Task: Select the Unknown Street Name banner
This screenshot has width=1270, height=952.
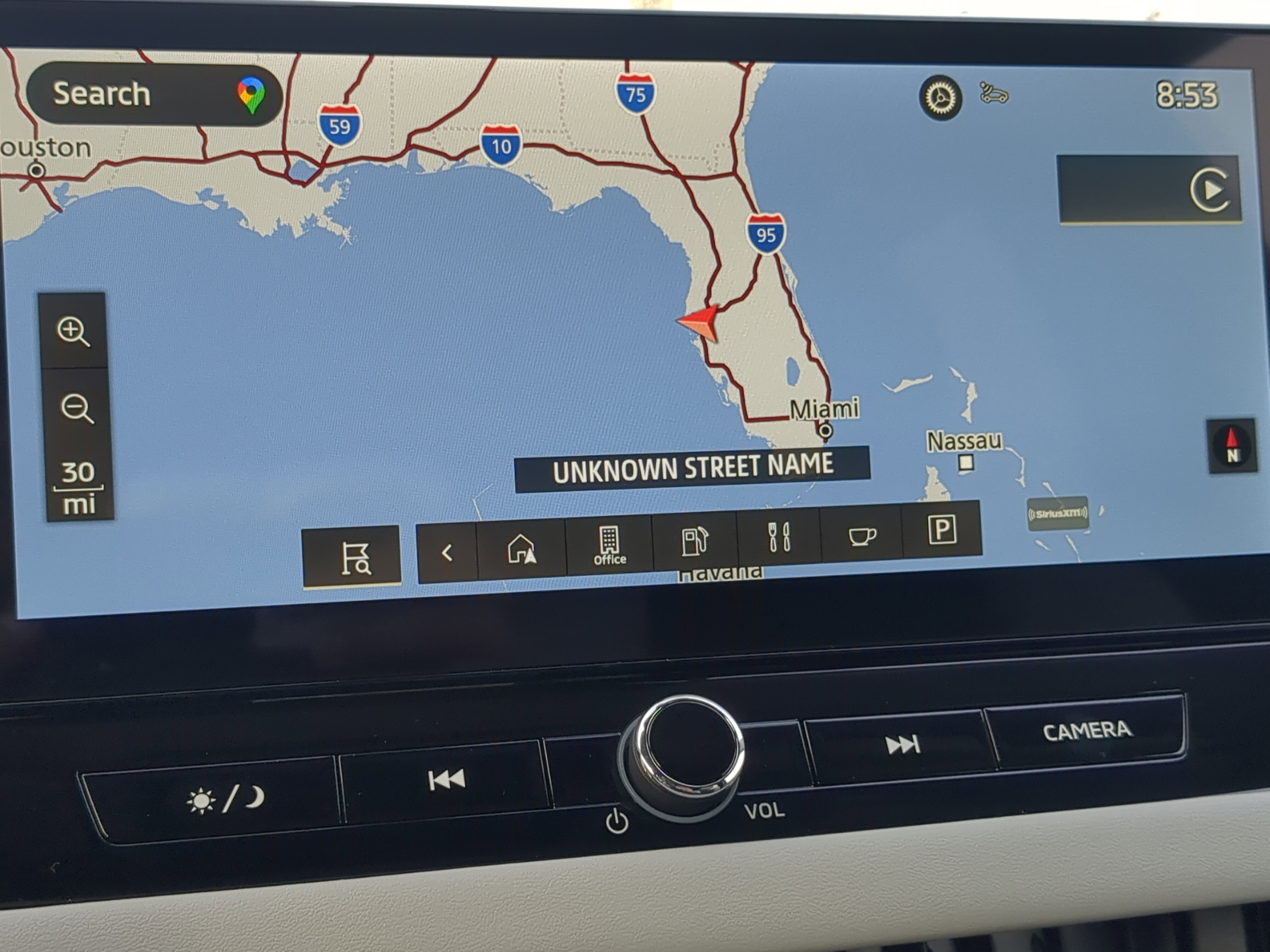Action: [x=692, y=468]
